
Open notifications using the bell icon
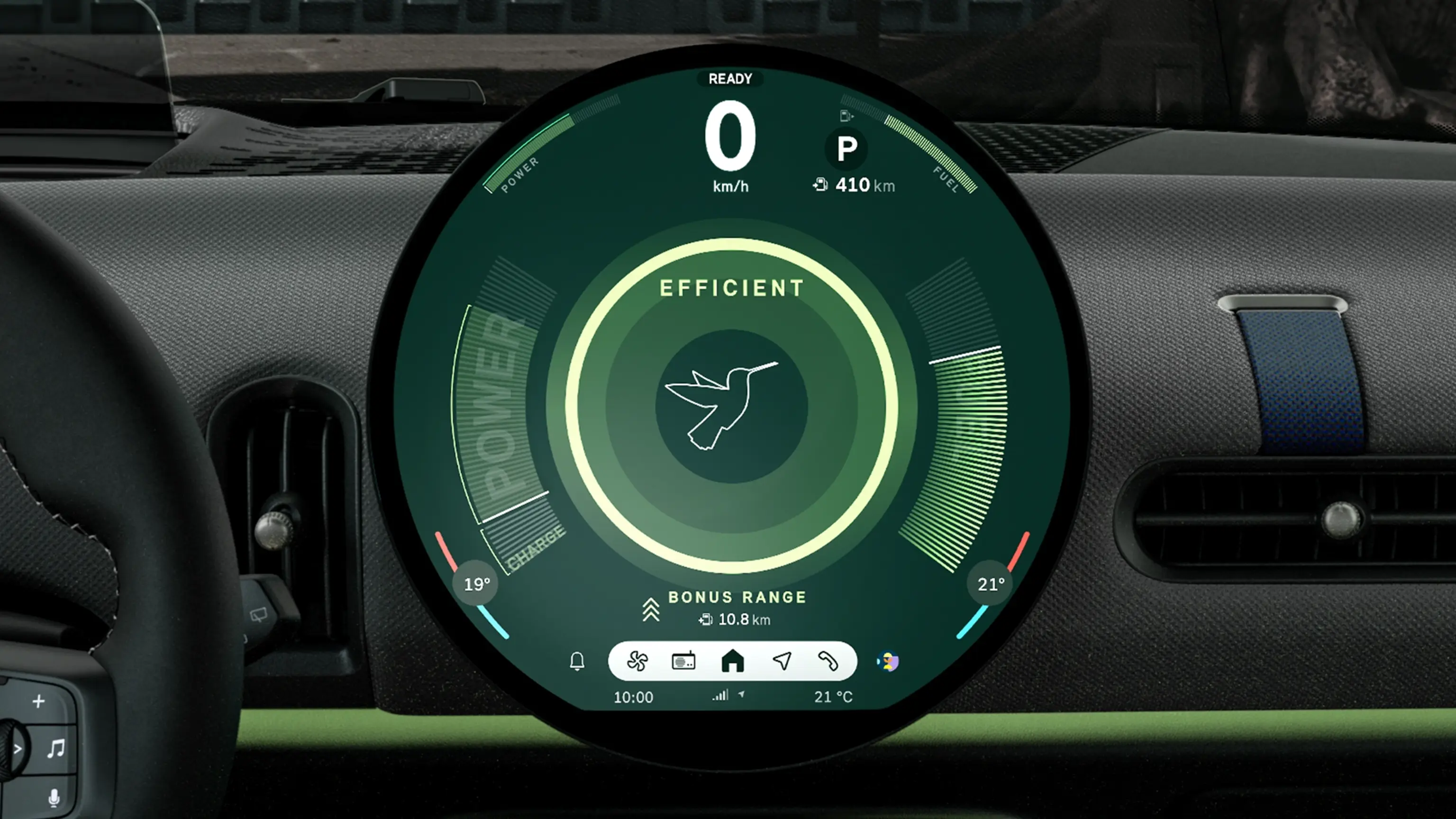tap(577, 661)
